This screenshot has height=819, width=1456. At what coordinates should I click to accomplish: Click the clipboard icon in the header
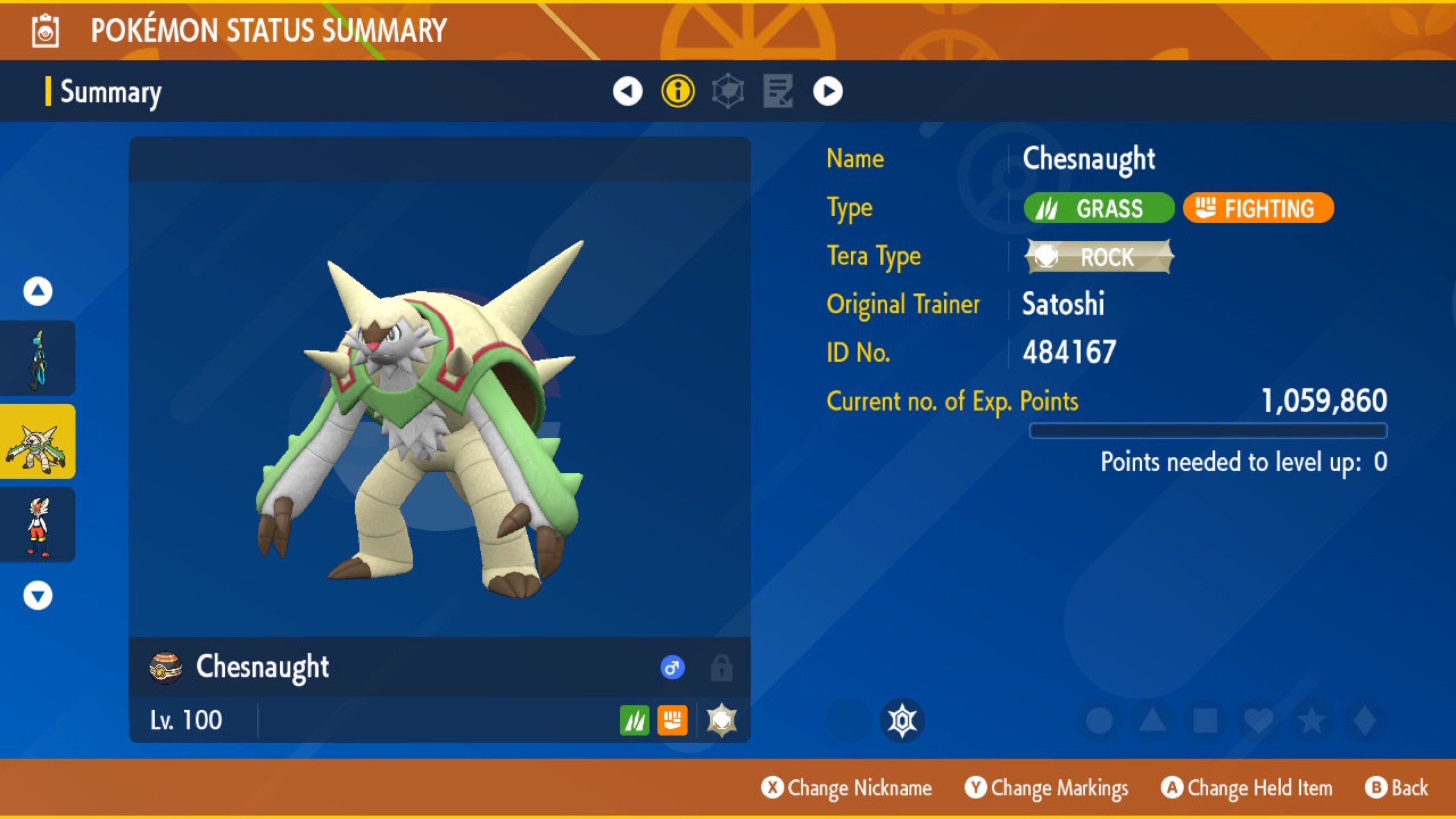pyautogui.click(x=44, y=31)
